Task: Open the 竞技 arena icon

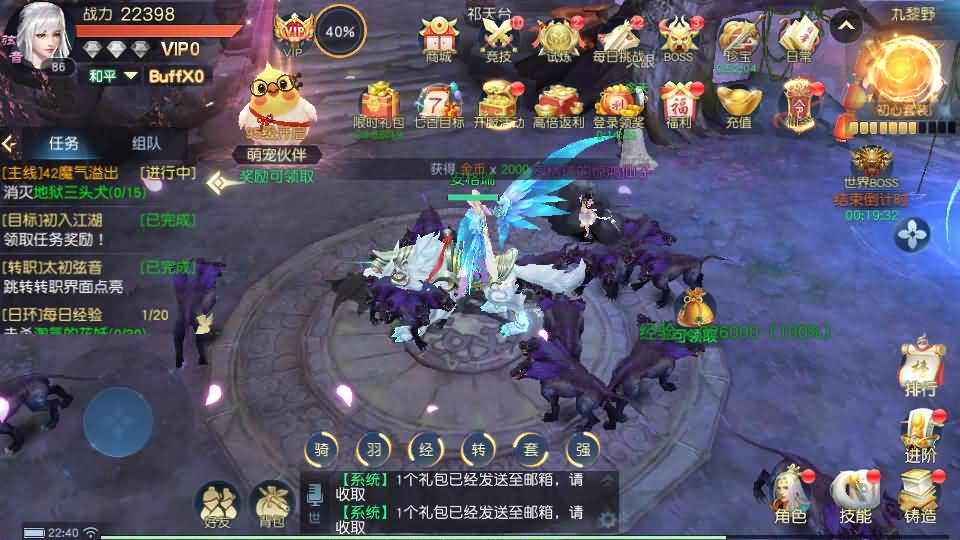Action: (x=498, y=40)
